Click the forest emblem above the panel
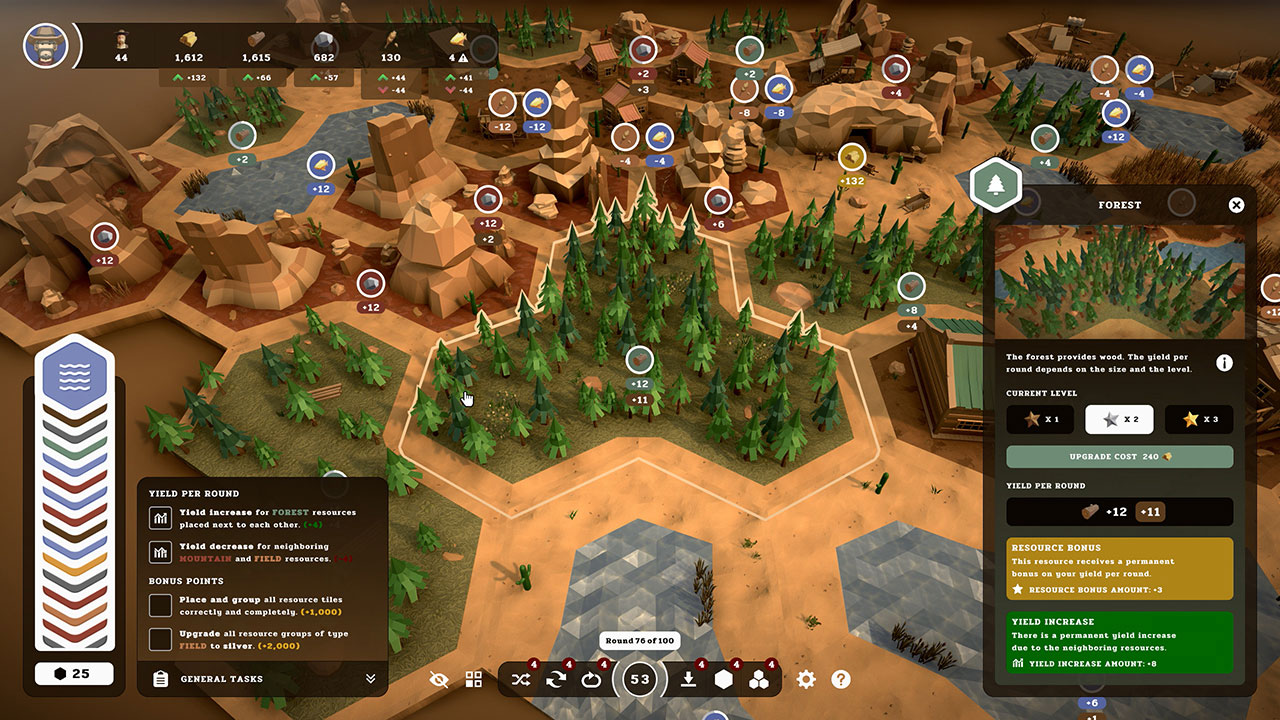The height and width of the screenshot is (720, 1280). click(x=995, y=184)
